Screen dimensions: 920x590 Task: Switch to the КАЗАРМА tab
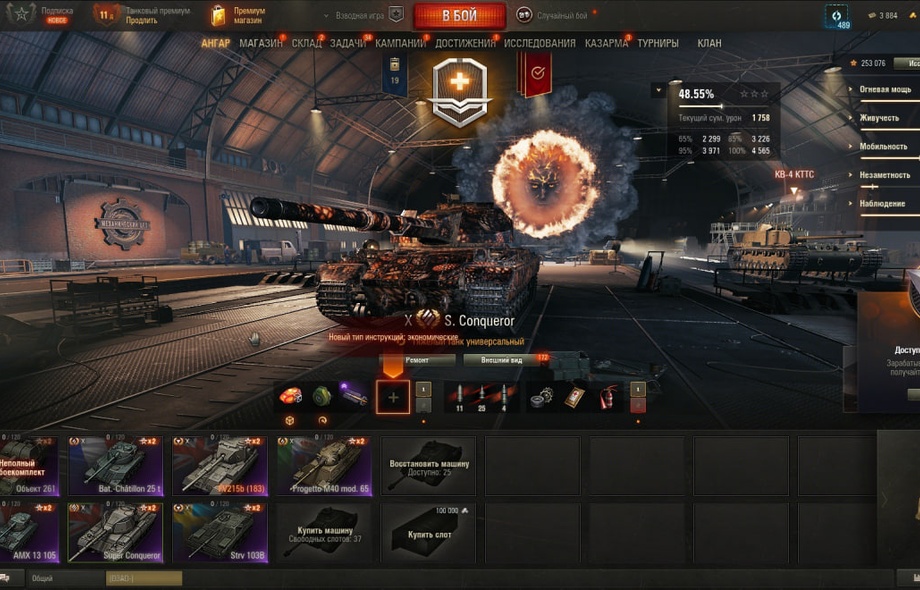(x=606, y=43)
